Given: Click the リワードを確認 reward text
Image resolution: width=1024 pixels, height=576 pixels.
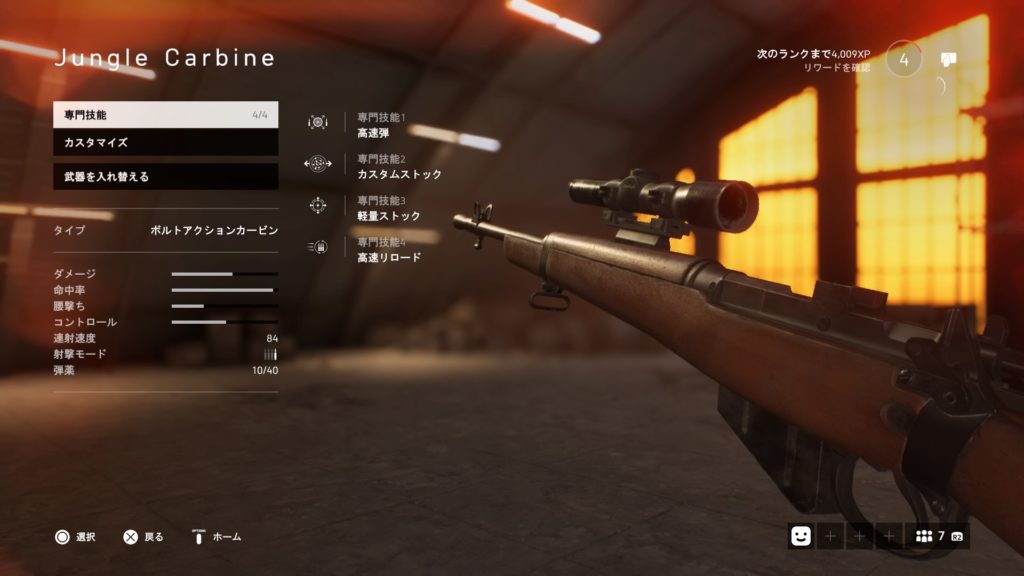Looking at the screenshot, I should tap(836, 68).
